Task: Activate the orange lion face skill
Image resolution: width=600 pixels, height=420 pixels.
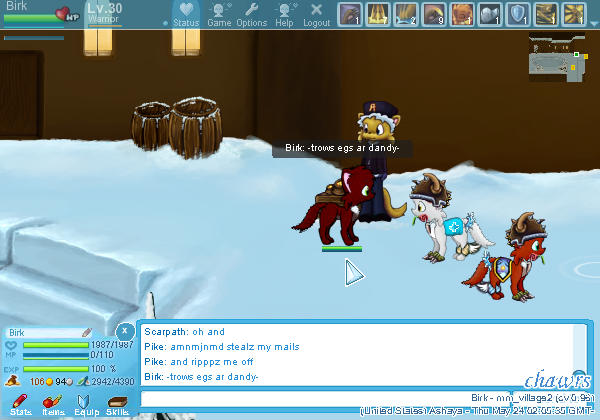Action: [x=462, y=14]
